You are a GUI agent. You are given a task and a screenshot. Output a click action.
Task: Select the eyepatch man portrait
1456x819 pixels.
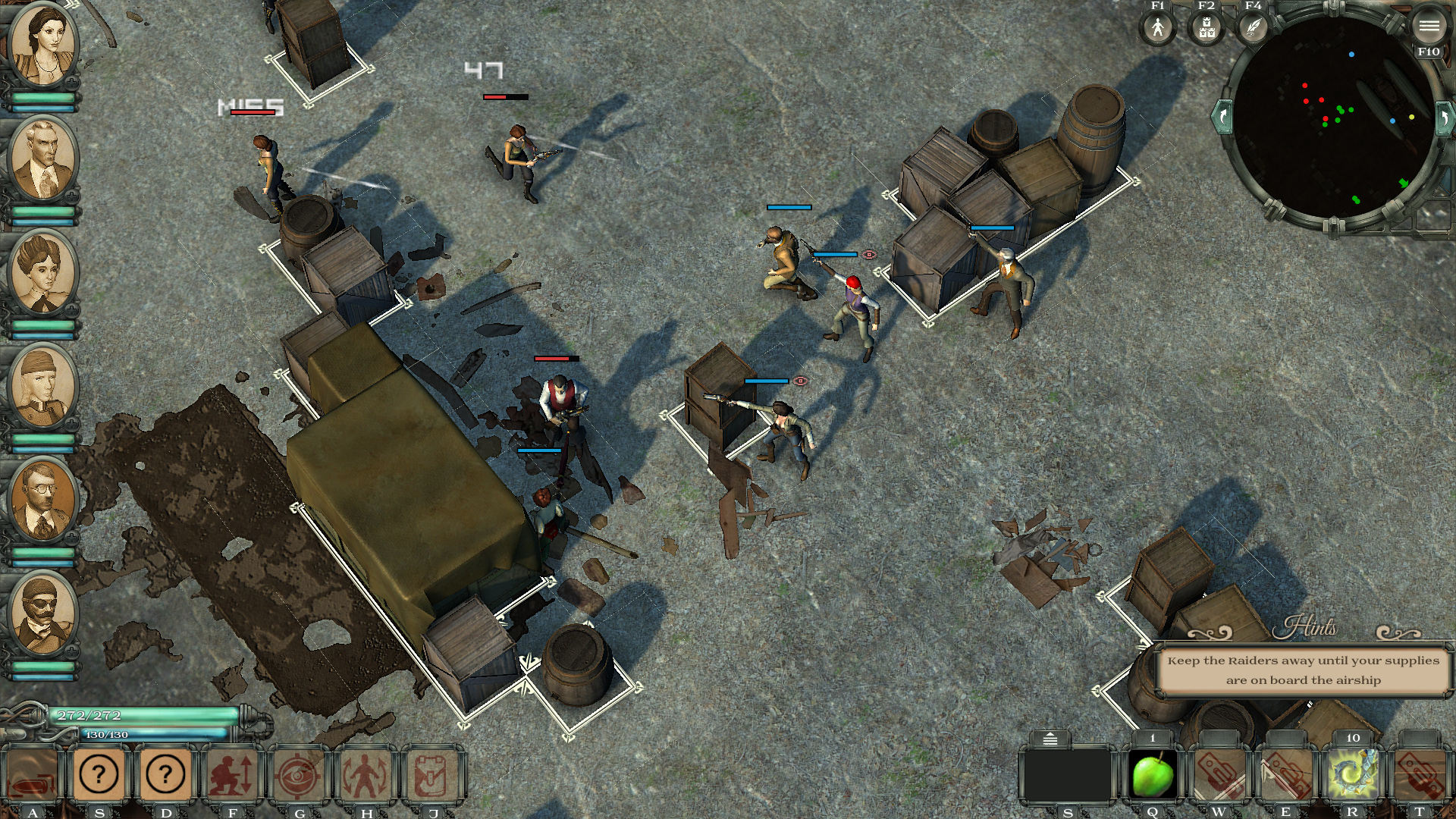(x=43, y=614)
